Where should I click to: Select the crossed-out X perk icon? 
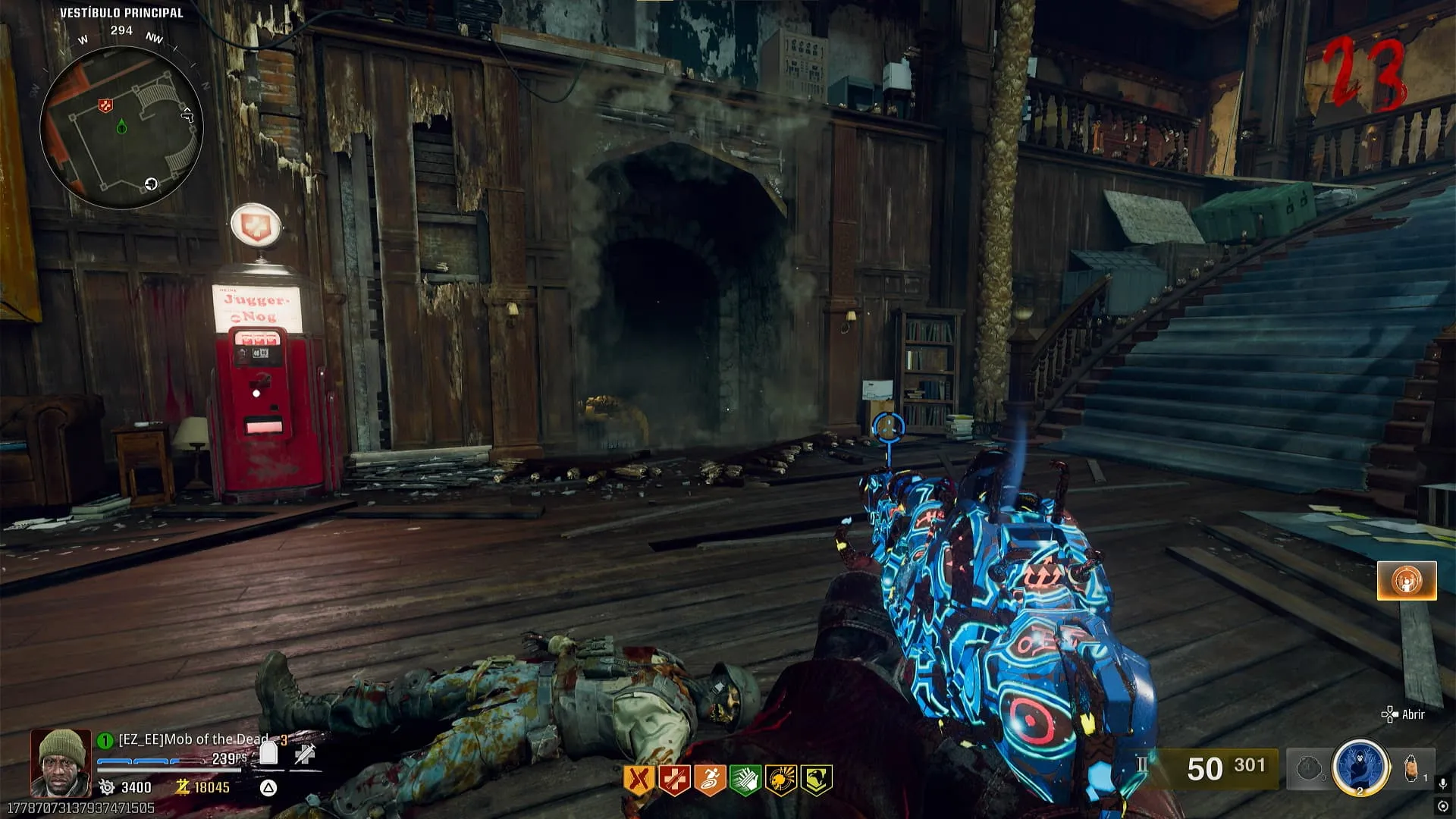pyautogui.click(x=639, y=780)
